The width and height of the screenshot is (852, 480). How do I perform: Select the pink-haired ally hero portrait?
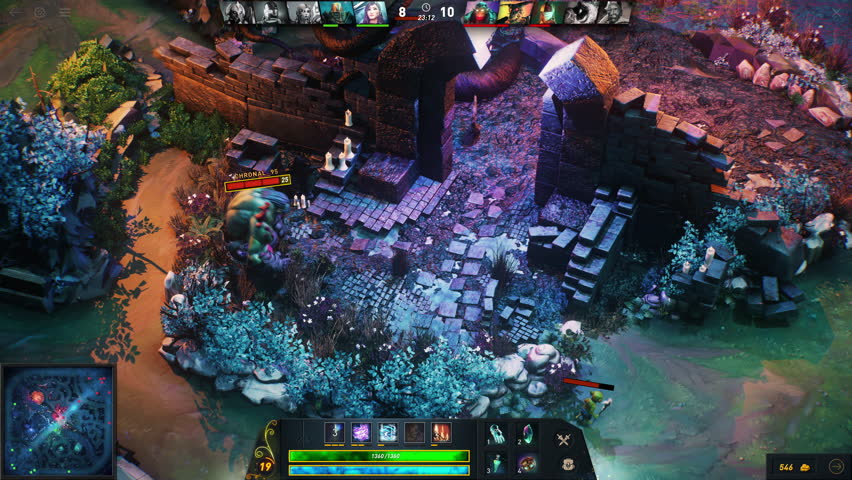click(x=371, y=12)
